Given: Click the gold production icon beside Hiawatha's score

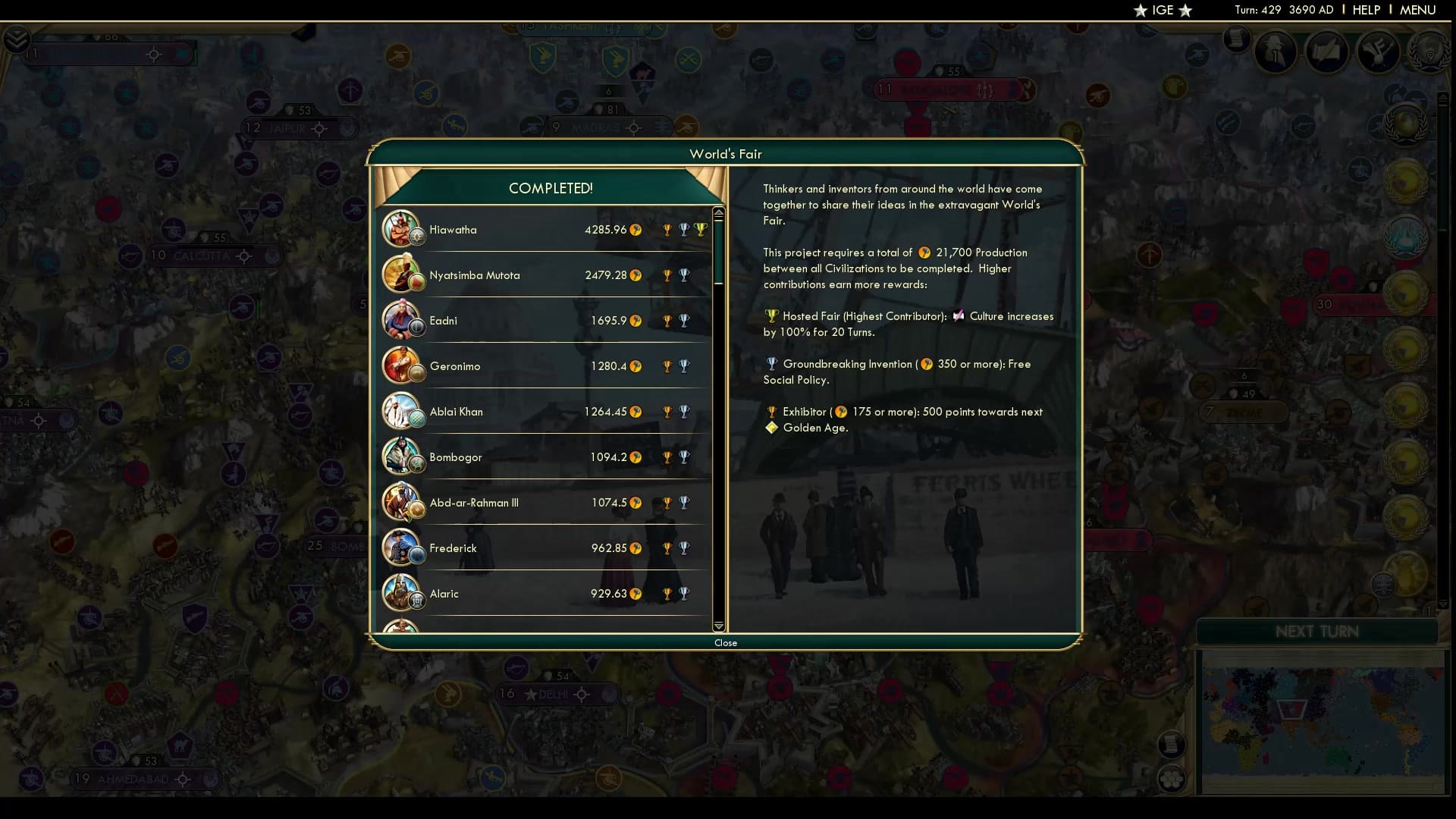Looking at the screenshot, I should (637, 230).
